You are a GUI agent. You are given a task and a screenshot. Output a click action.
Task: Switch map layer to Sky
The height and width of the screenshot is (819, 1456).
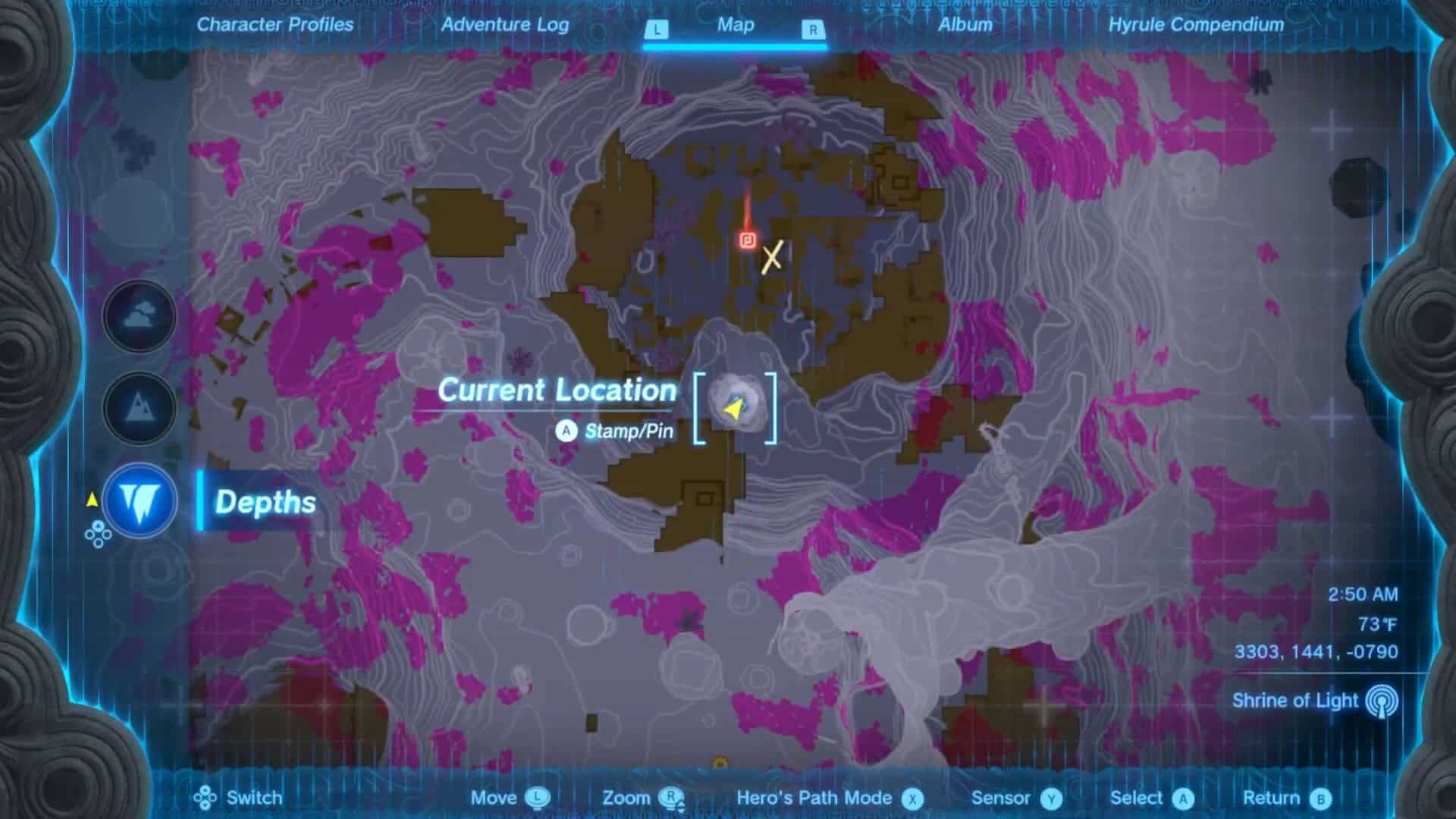coord(140,315)
